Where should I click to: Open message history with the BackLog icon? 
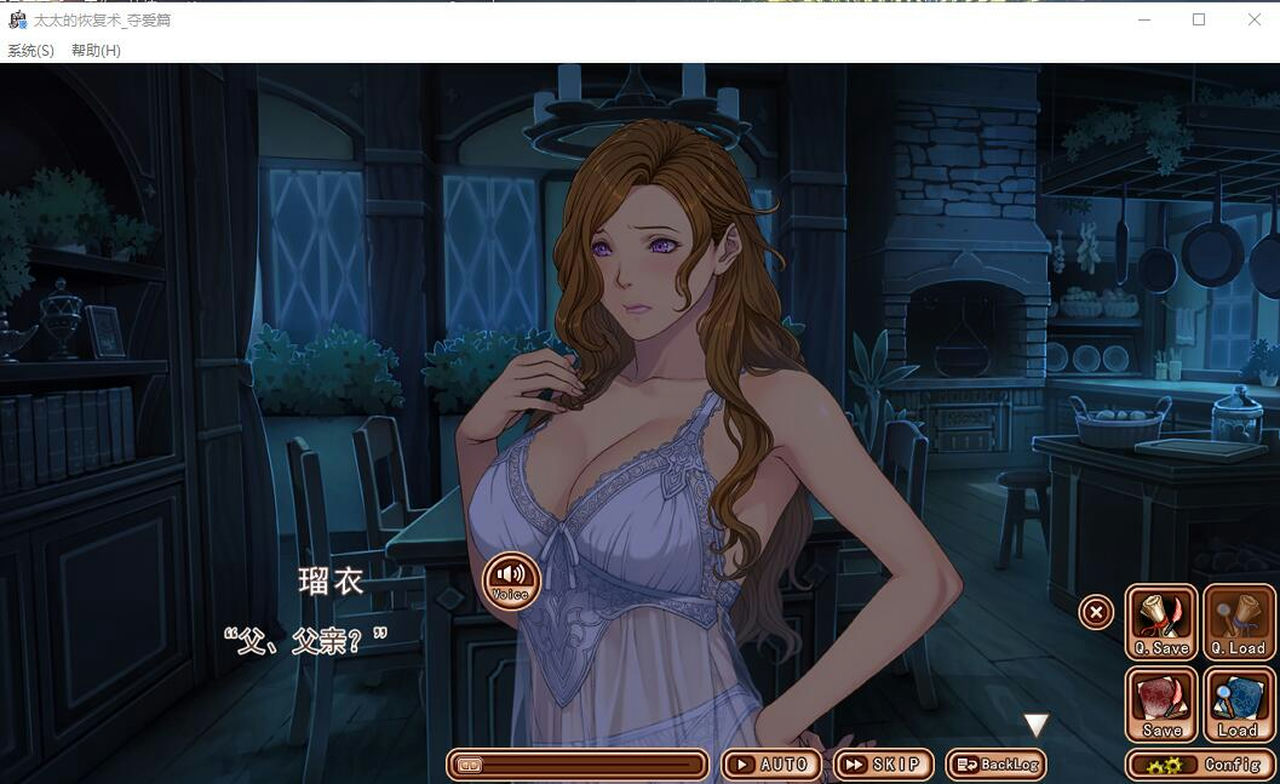tap(995, 762)
